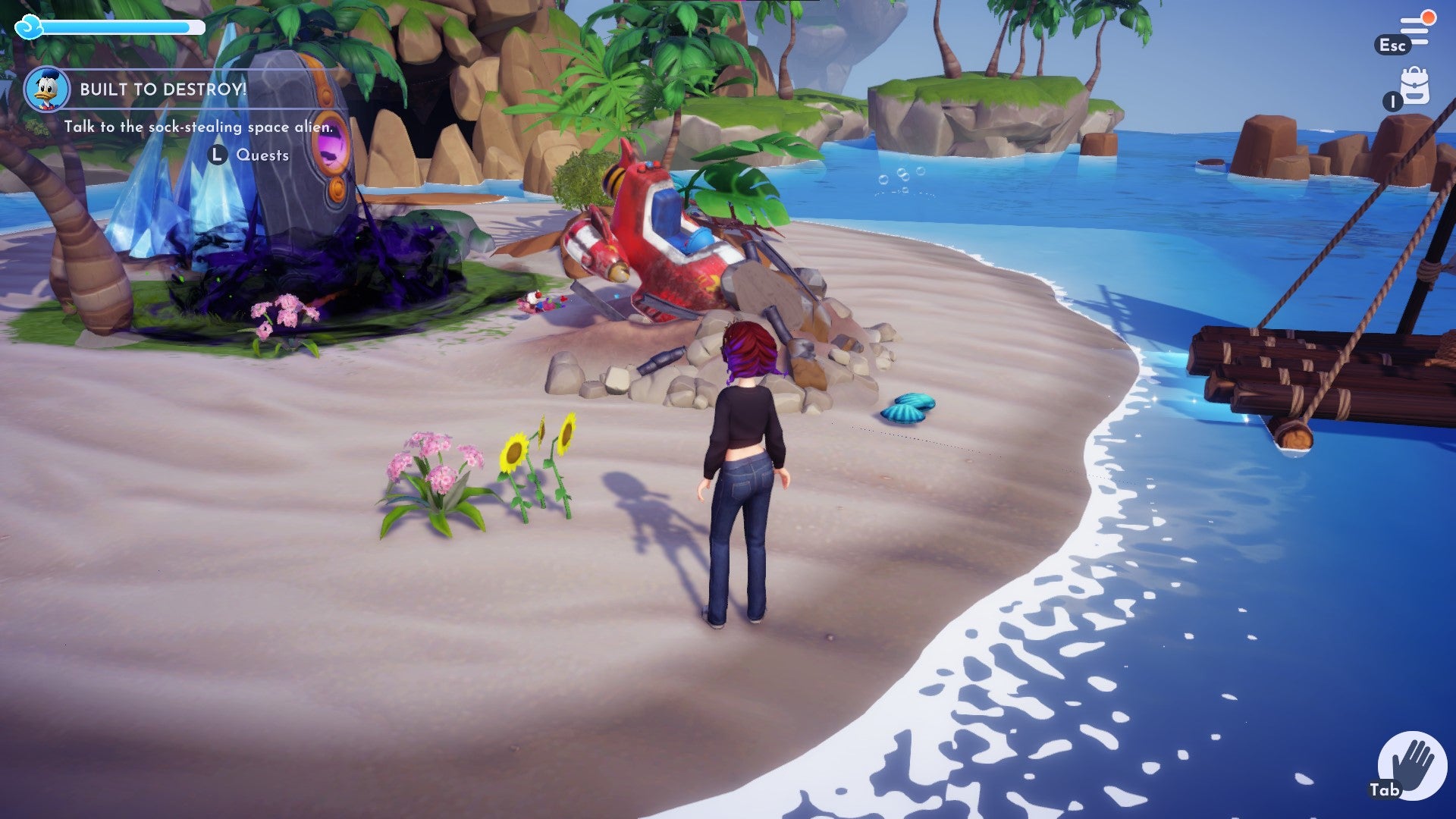Open the quest log via the Quests label

tap(262, 156)
